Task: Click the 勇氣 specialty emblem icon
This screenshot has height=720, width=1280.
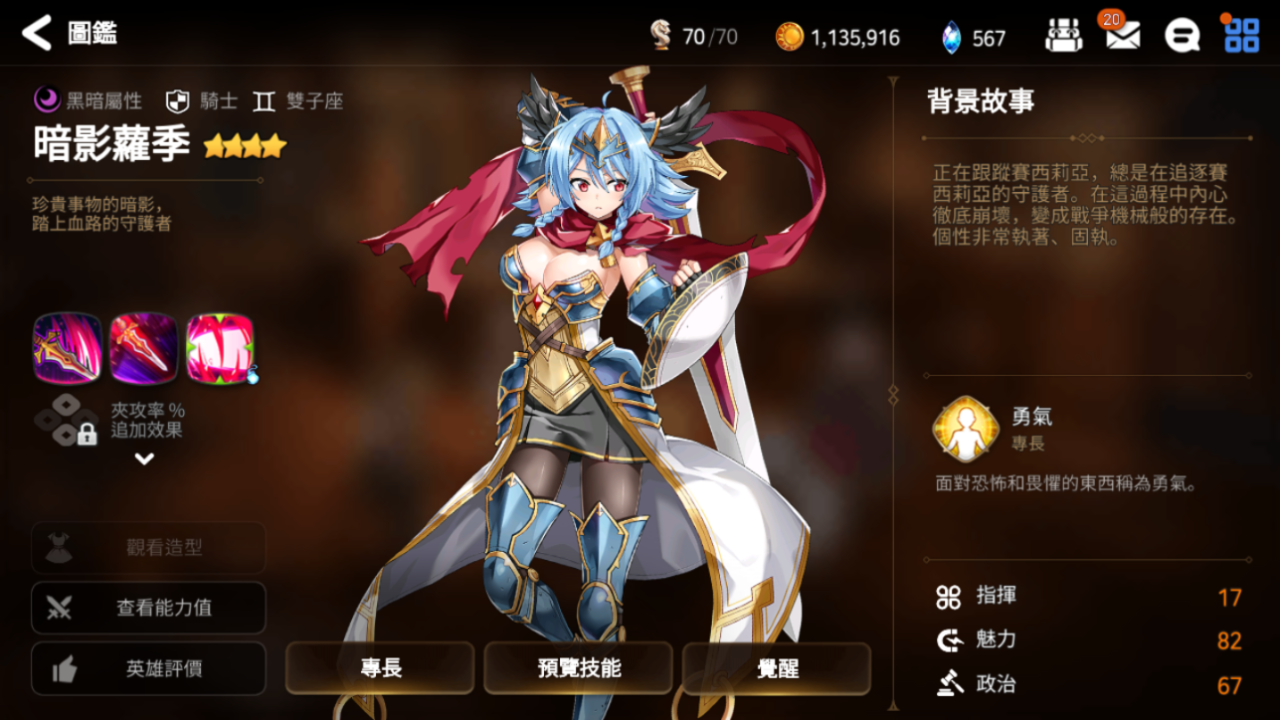Action: pos(966,430)
